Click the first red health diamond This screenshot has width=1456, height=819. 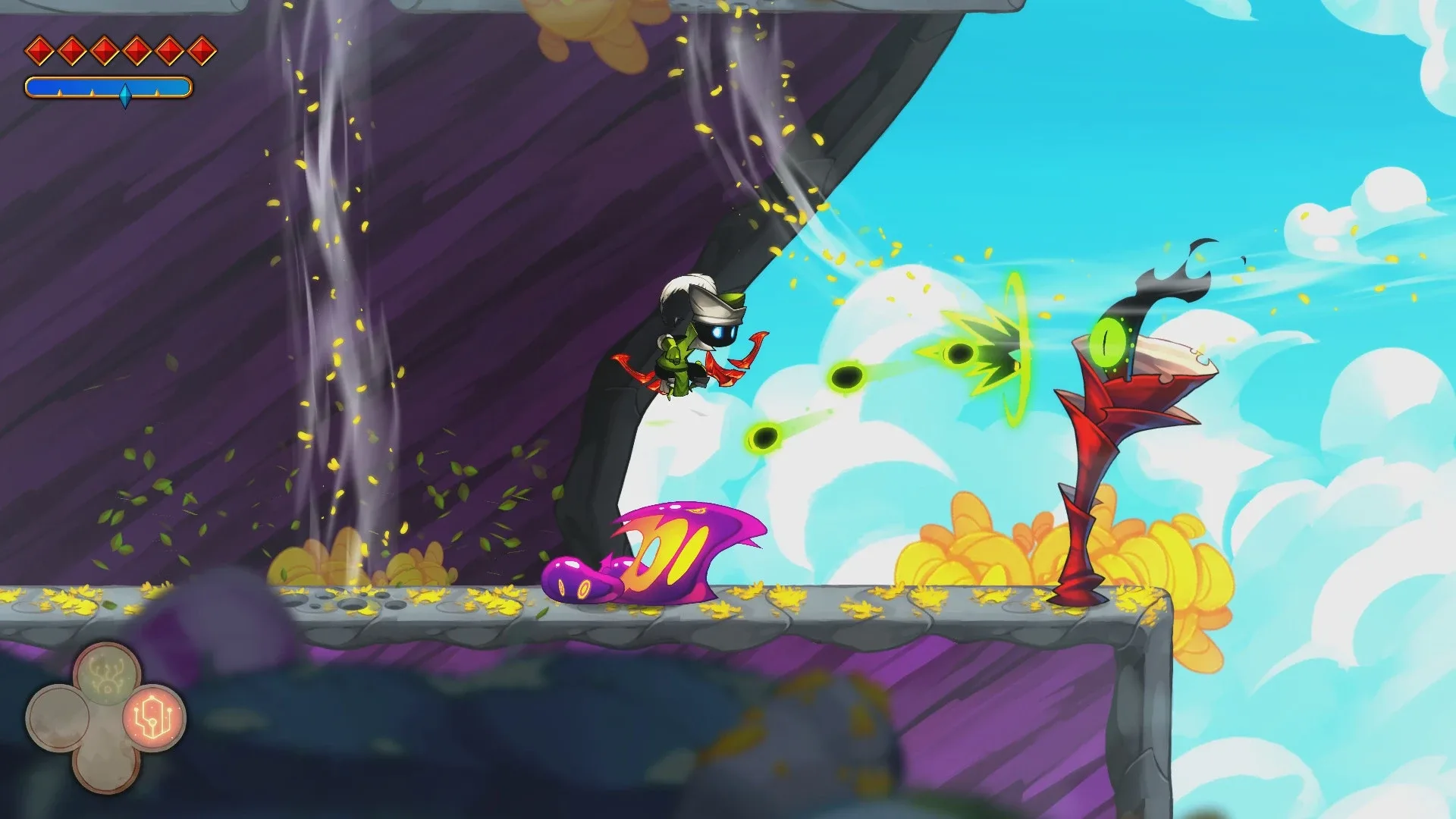(39, 51)
